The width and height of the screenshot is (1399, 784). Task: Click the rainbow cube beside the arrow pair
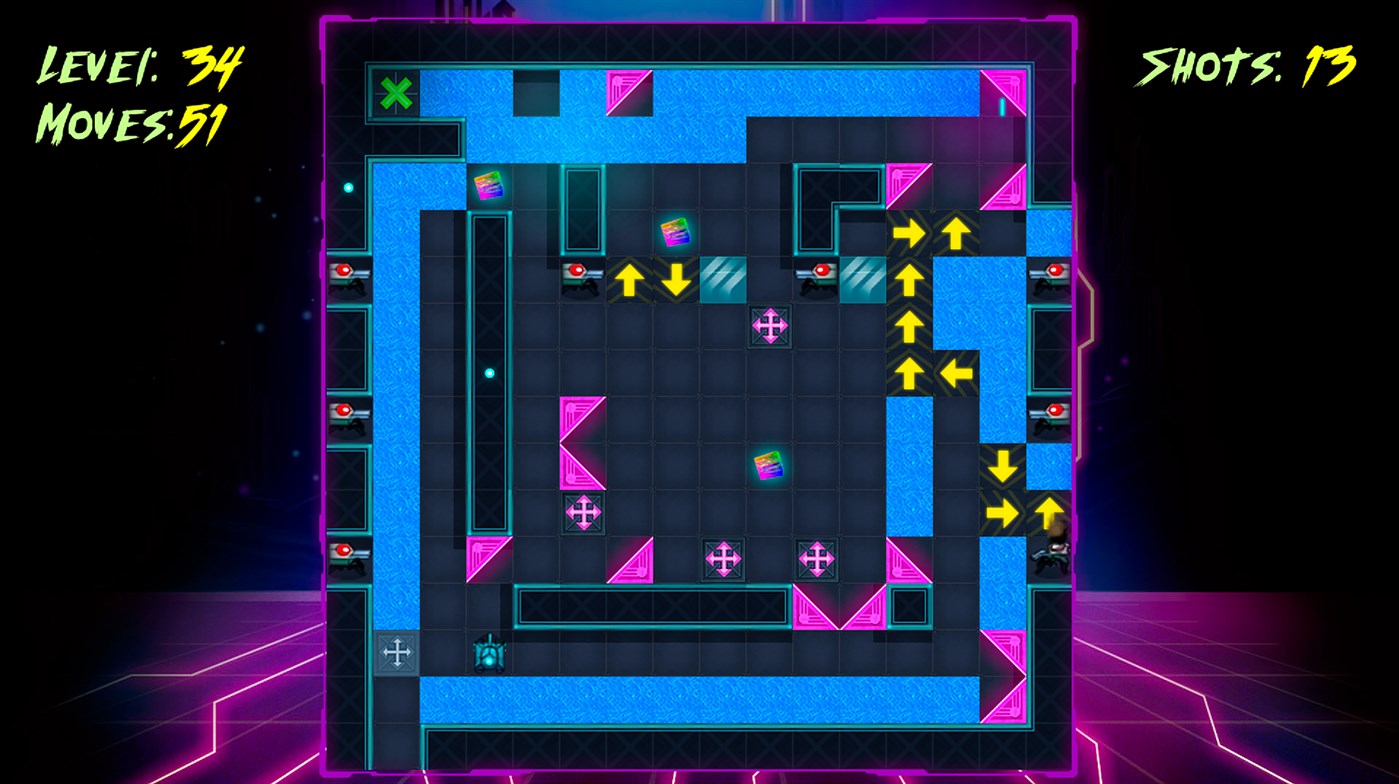(673, 233)
